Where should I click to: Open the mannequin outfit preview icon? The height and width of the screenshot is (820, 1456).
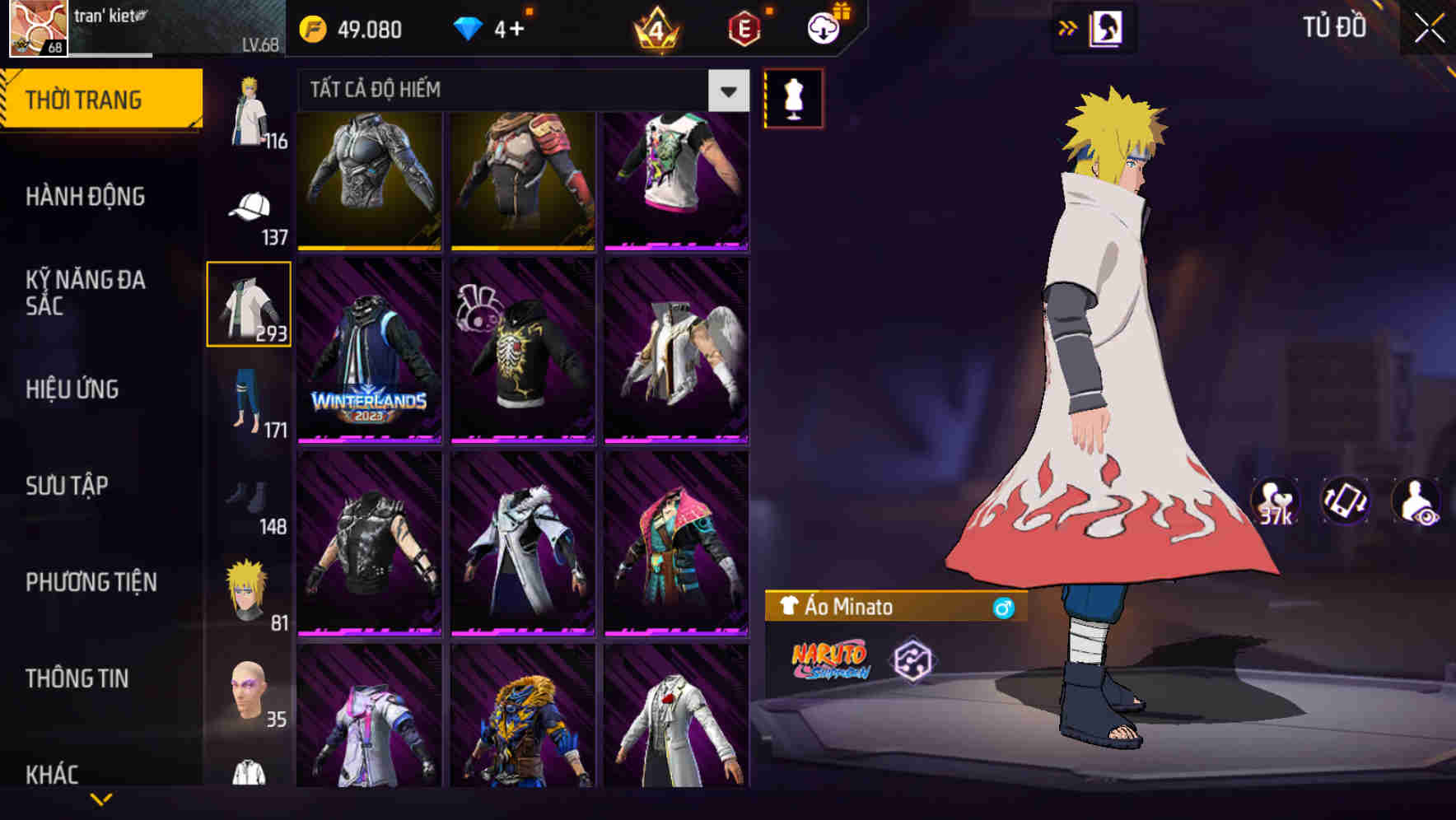[793, 100]
